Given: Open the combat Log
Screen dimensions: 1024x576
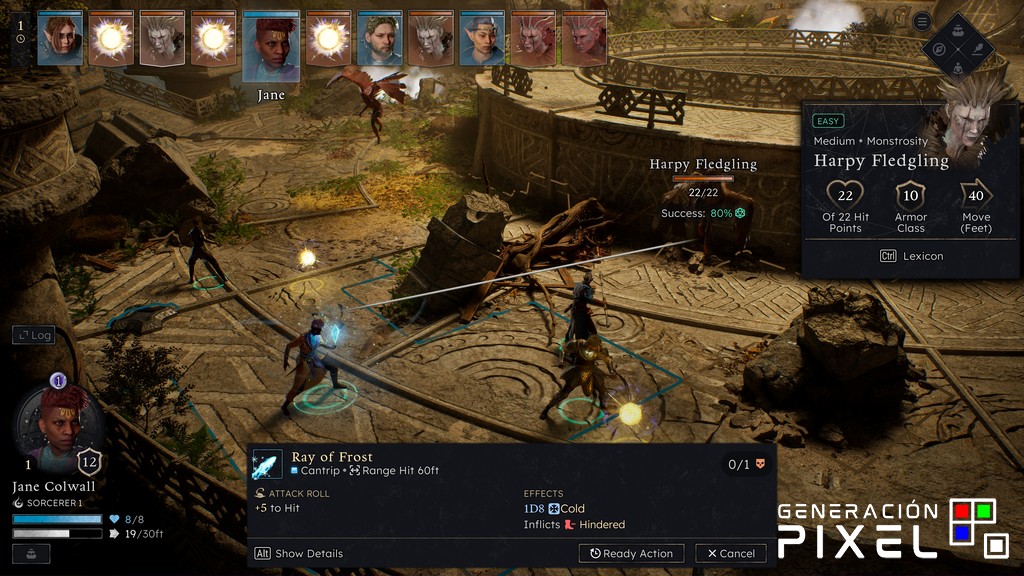Looking at the screenshot, I should pyautogui.click(x=33, y=335).
